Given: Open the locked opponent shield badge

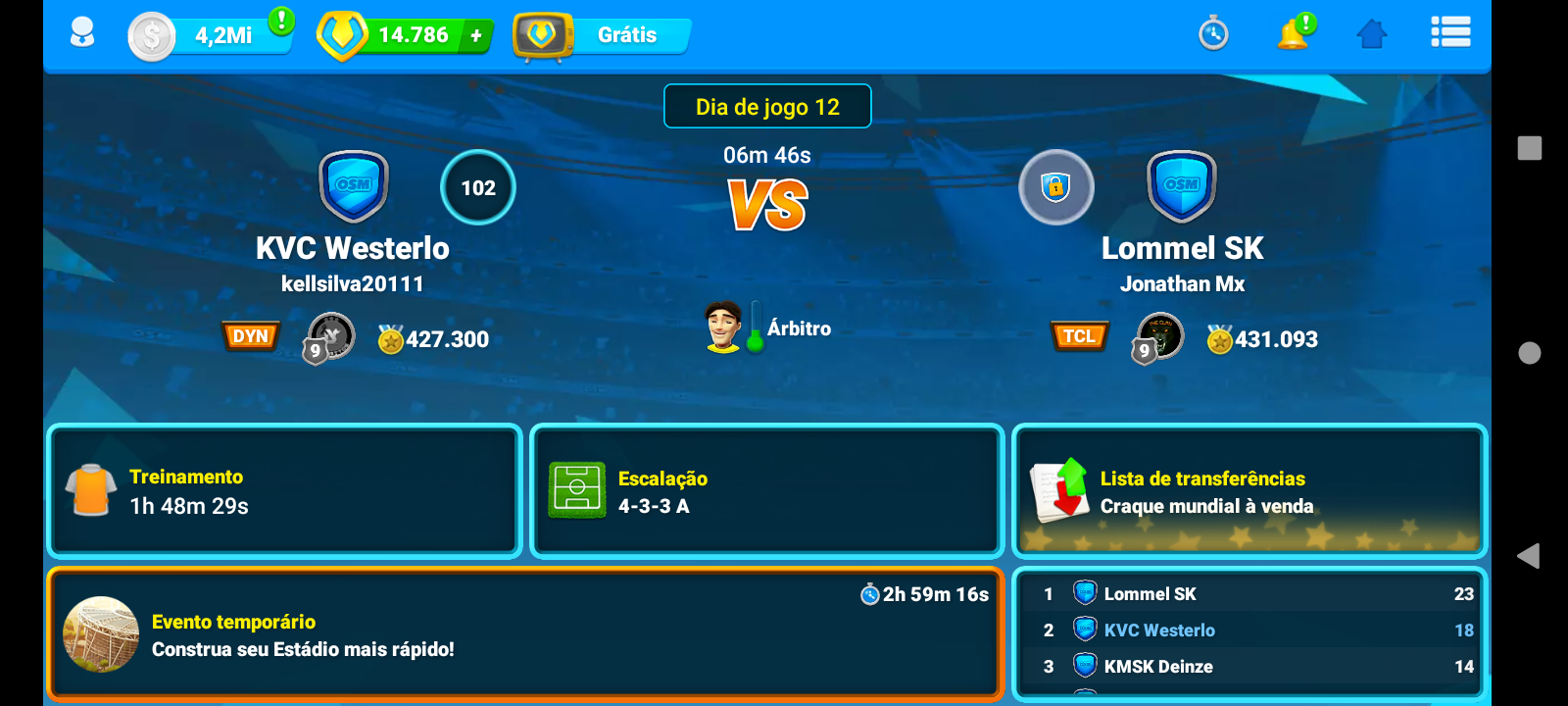Looking at the screenshot, I should pyautogui.click(x=1055, y=187).
